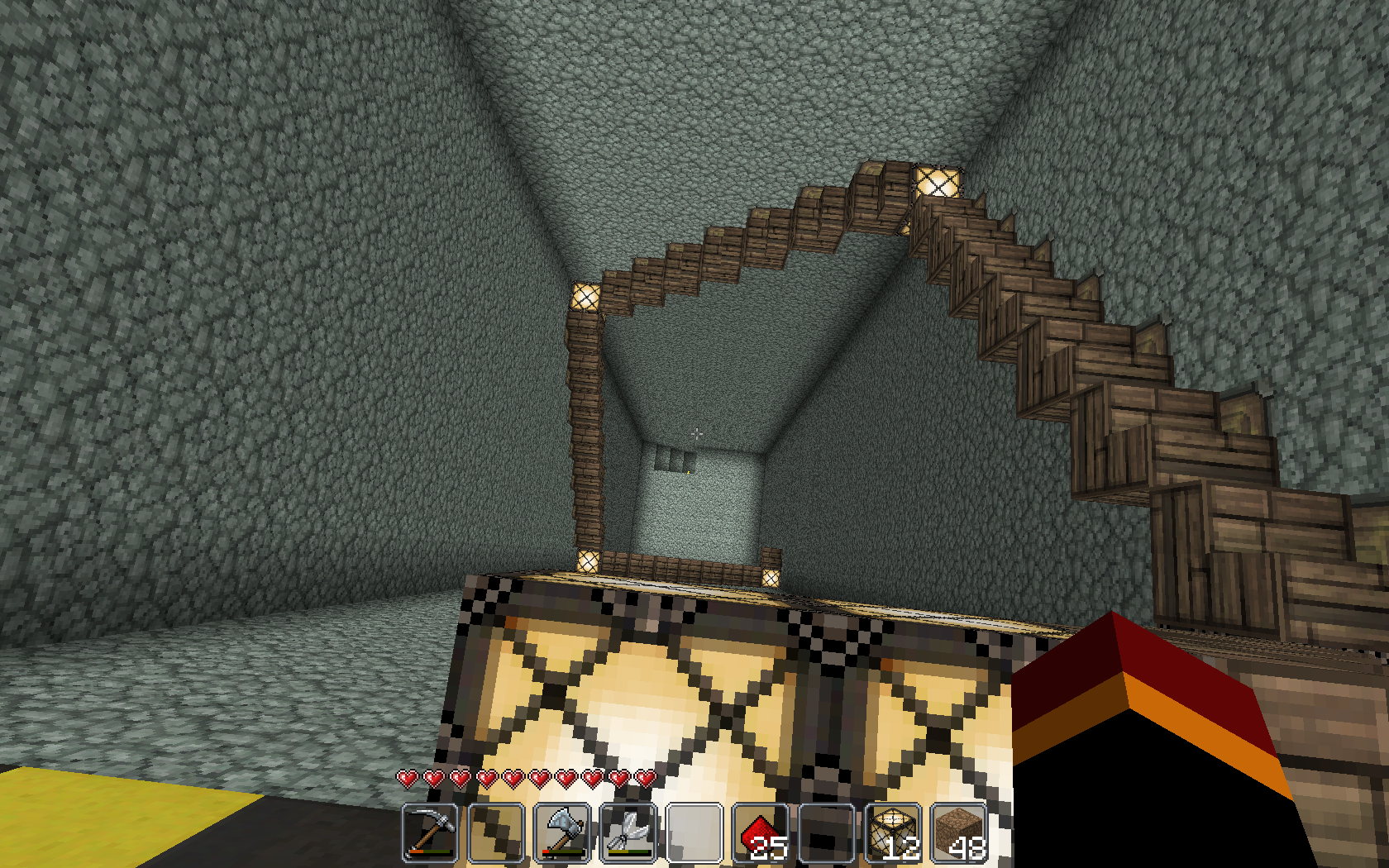Select the dirt block stack of 48

(959, 832)
